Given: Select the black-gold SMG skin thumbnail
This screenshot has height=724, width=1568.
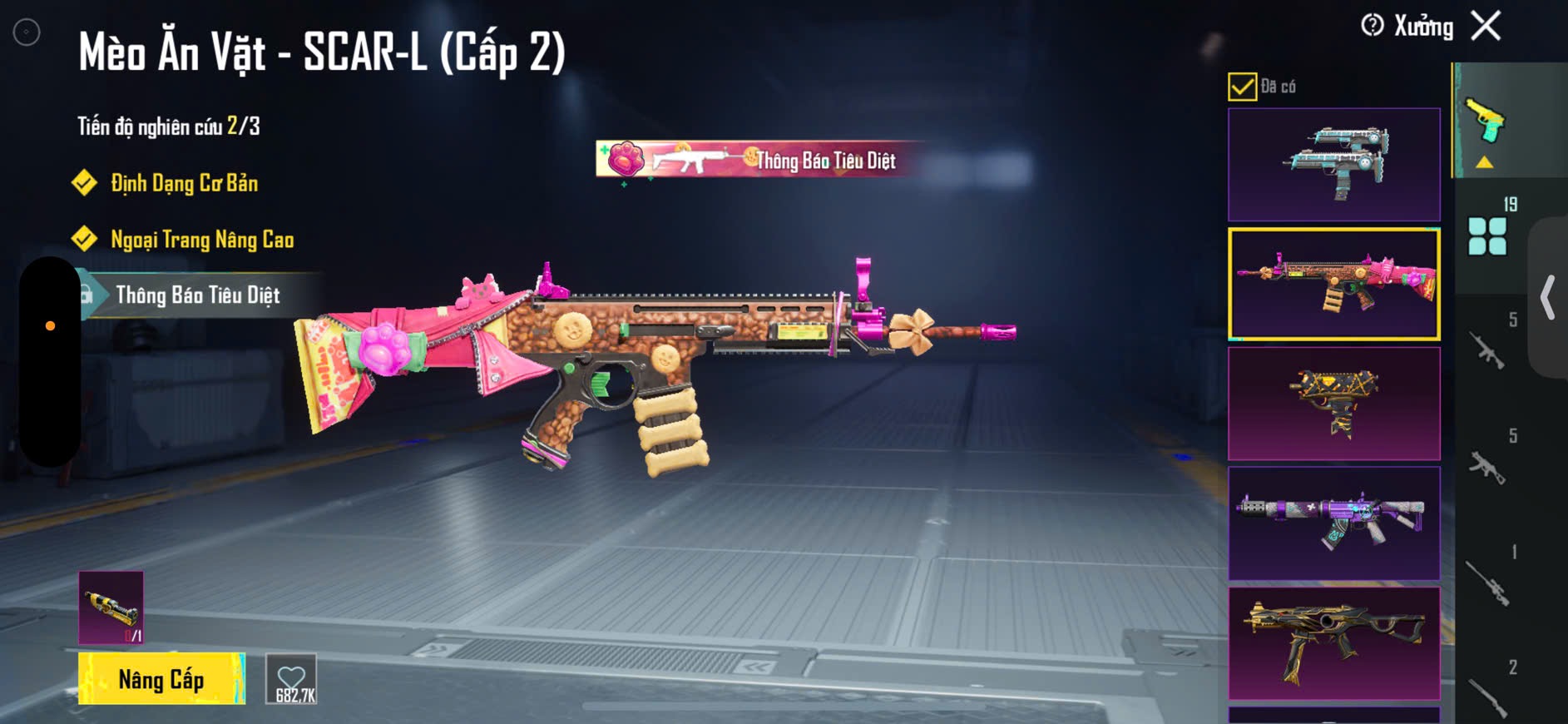Looking at the screenshot, I should 1333,643.
